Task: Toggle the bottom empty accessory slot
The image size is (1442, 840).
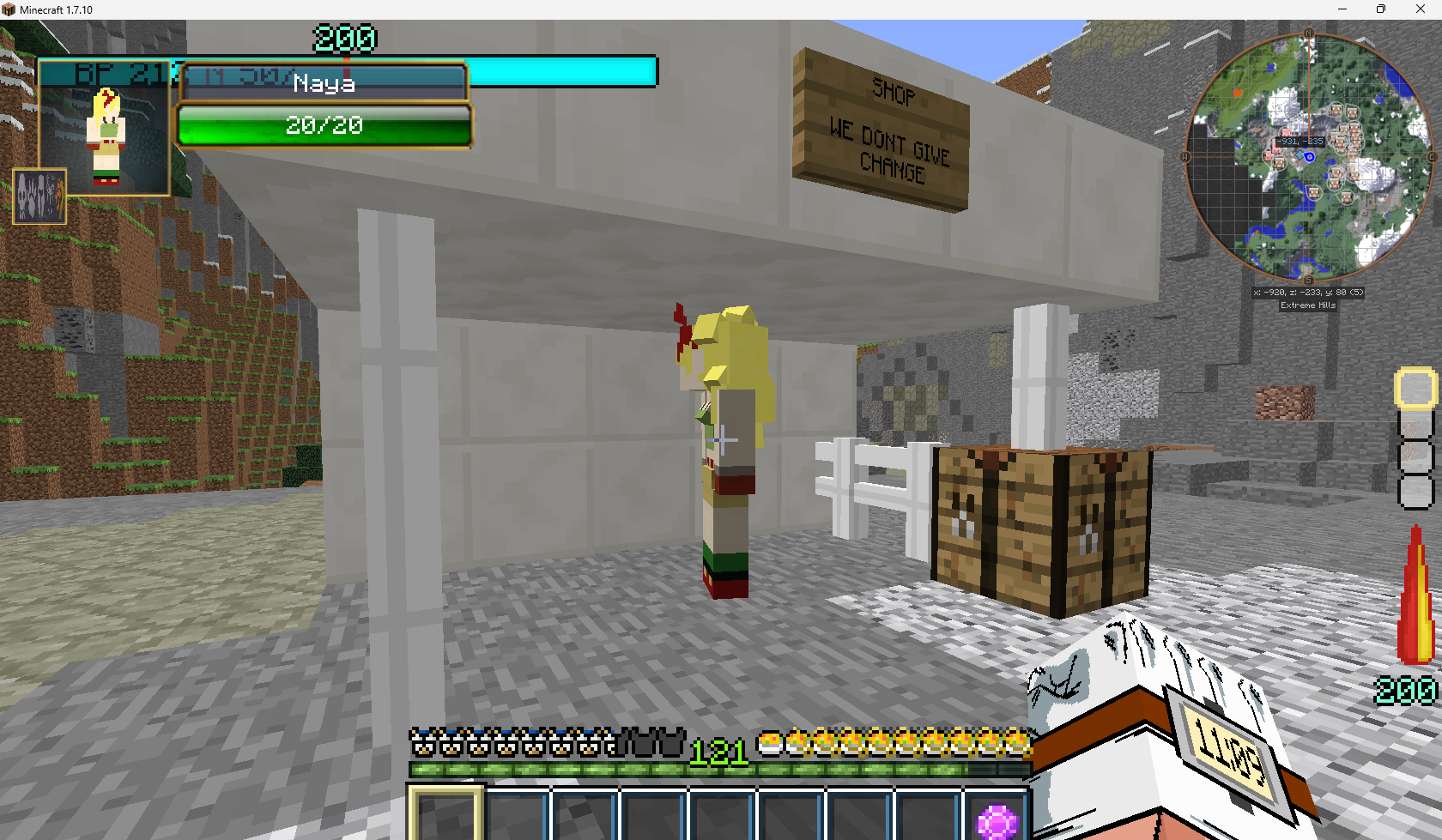Action: tap(1416, 492)
